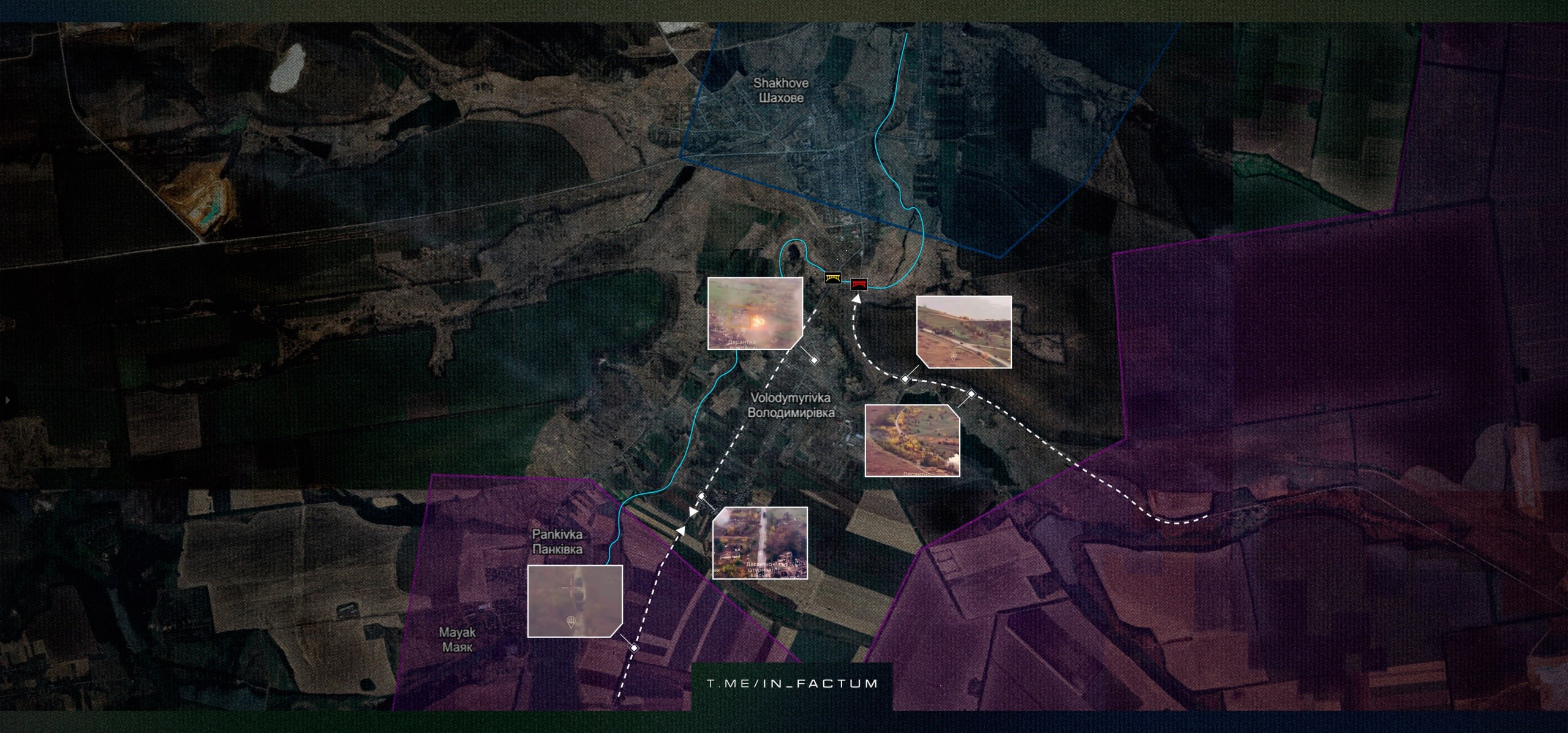The image size is (1568, 733).
Task: Open the thumbnail with the crosshair reticle
Action: [575, 601]
